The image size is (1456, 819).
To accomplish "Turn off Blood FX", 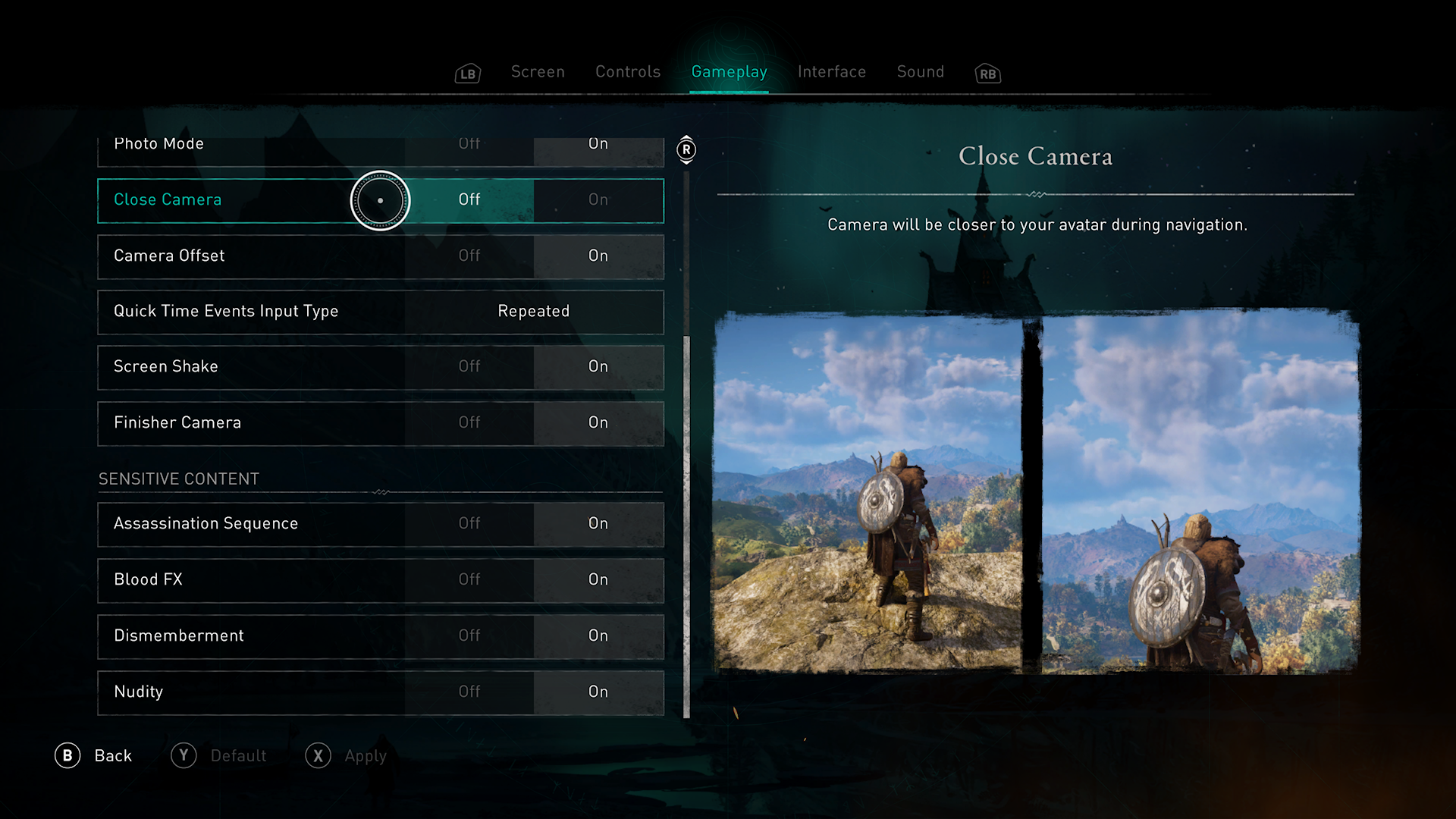I will (x=469, y=580).
